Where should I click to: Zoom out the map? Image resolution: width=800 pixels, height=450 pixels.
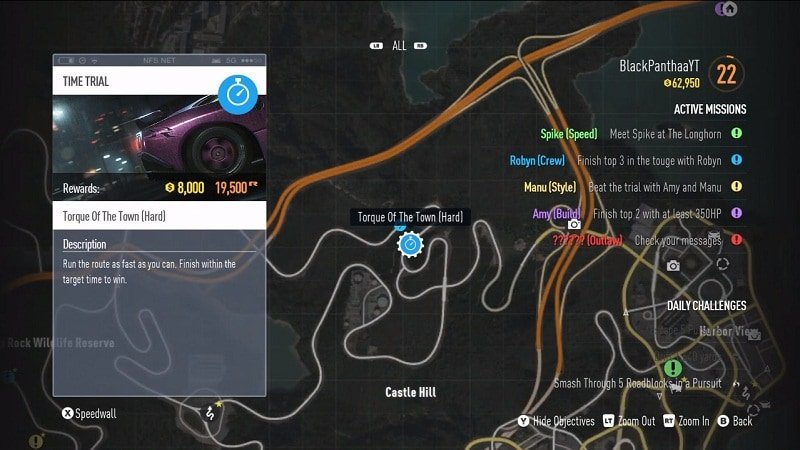[x=628, y=422]
